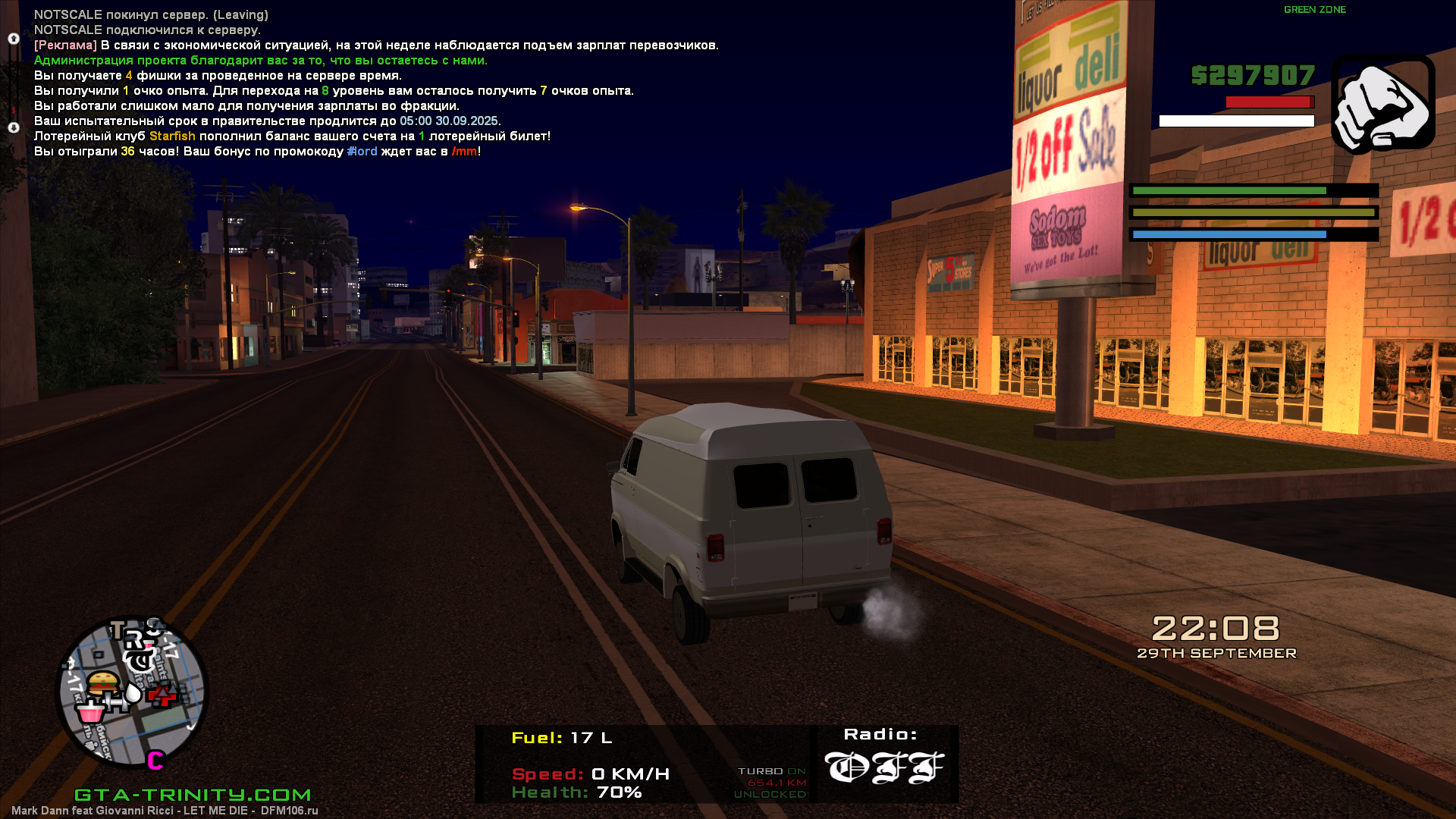Select the red cross hospital marker on minimap
The width and height of the screenshot is (1456, 819).
point(162,694)
